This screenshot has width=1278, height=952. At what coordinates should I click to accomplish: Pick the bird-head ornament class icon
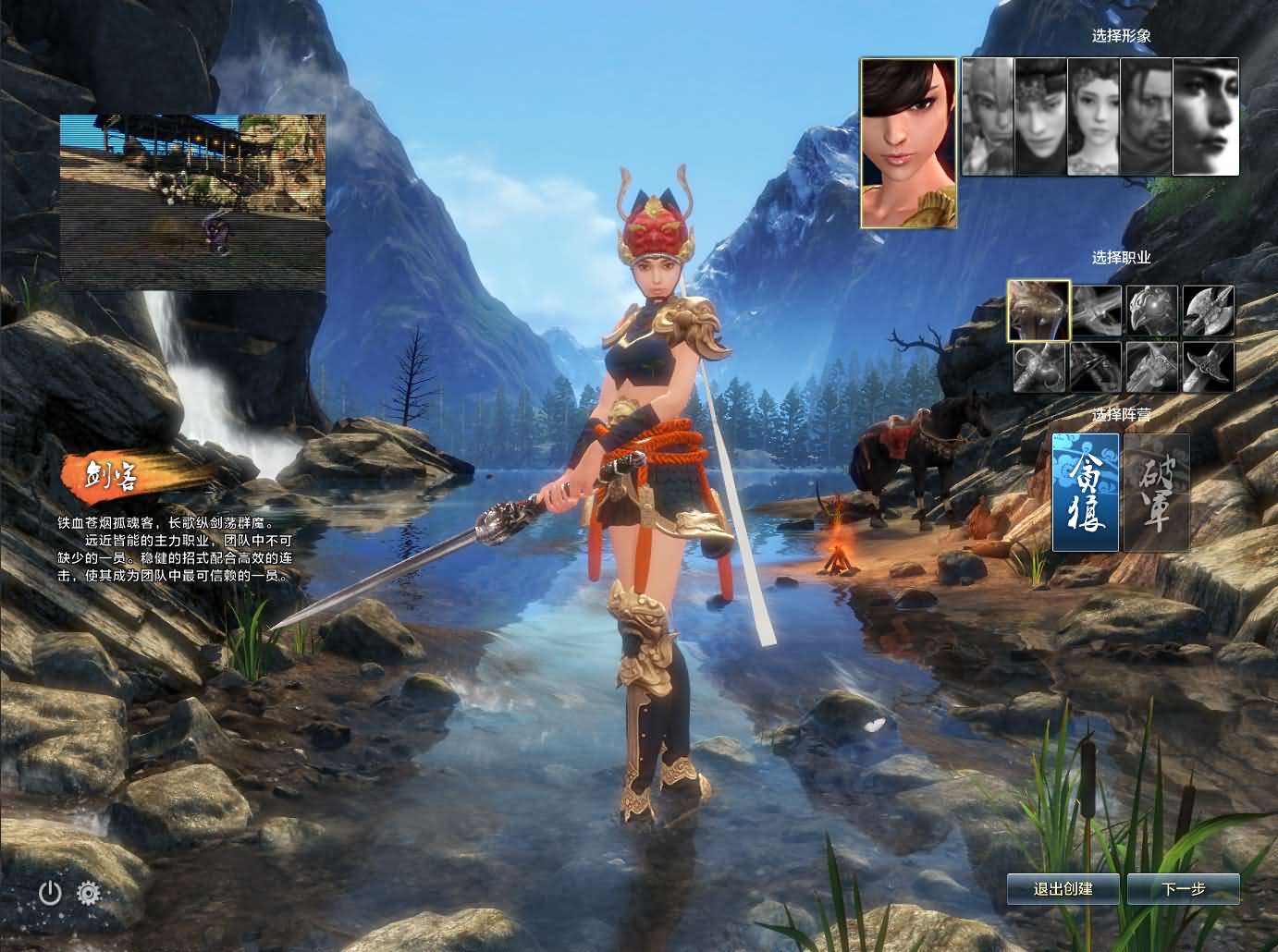pos(1152,311)
